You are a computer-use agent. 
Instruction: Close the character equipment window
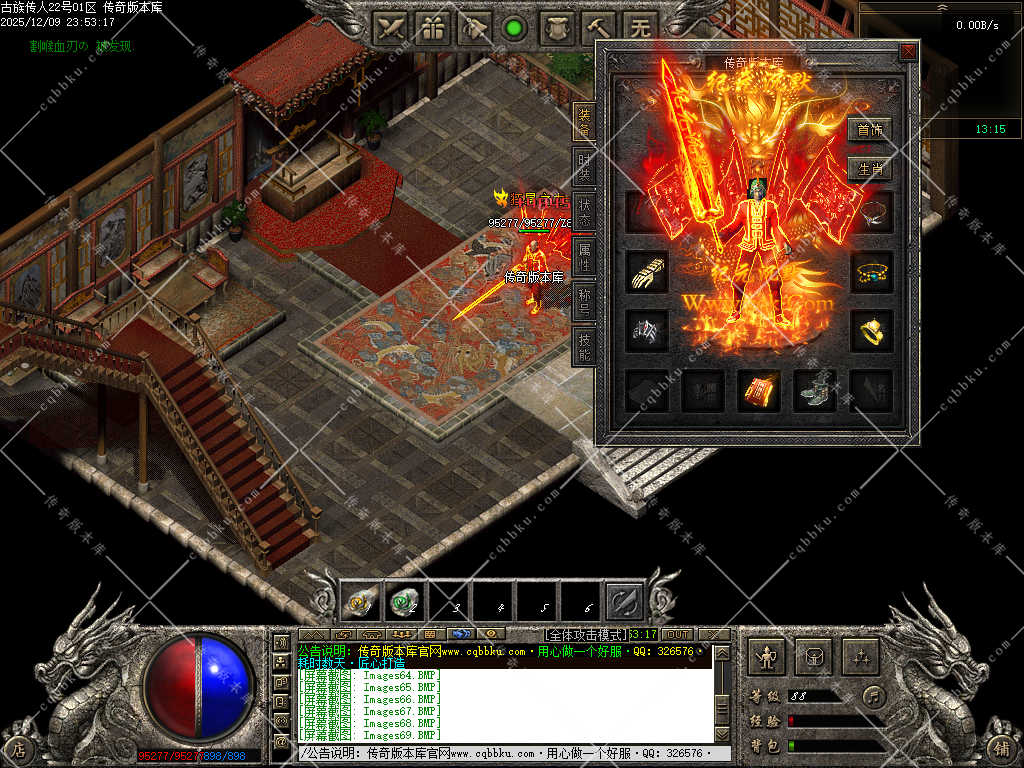[x=907, y=51]
